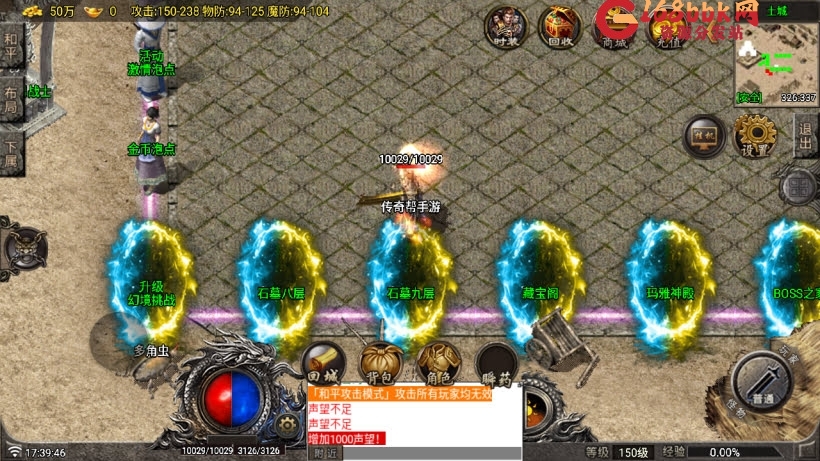Select the 附近 nearby chat tab
Viewport: 820px width, 461px height.
tap(326, 453)
